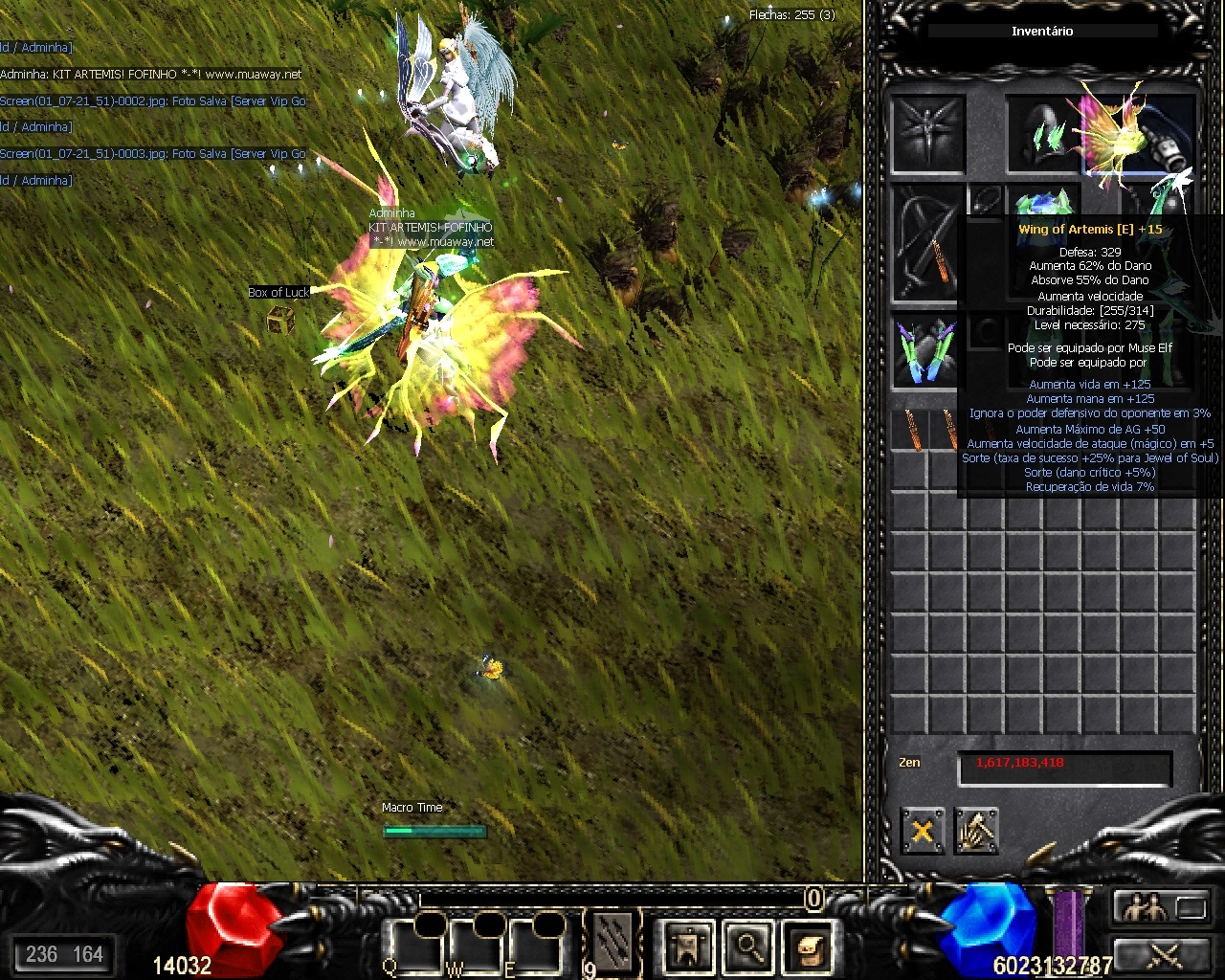Open the banner icon menu on bottom bar
This screenshot has height=980, width=1225.
(688, 946)
